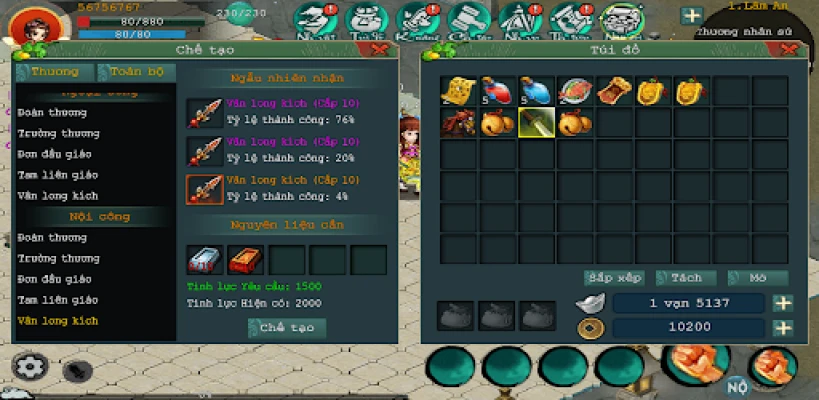
Task: Click the Chế tạo craft button
Action: click(287, 328)
